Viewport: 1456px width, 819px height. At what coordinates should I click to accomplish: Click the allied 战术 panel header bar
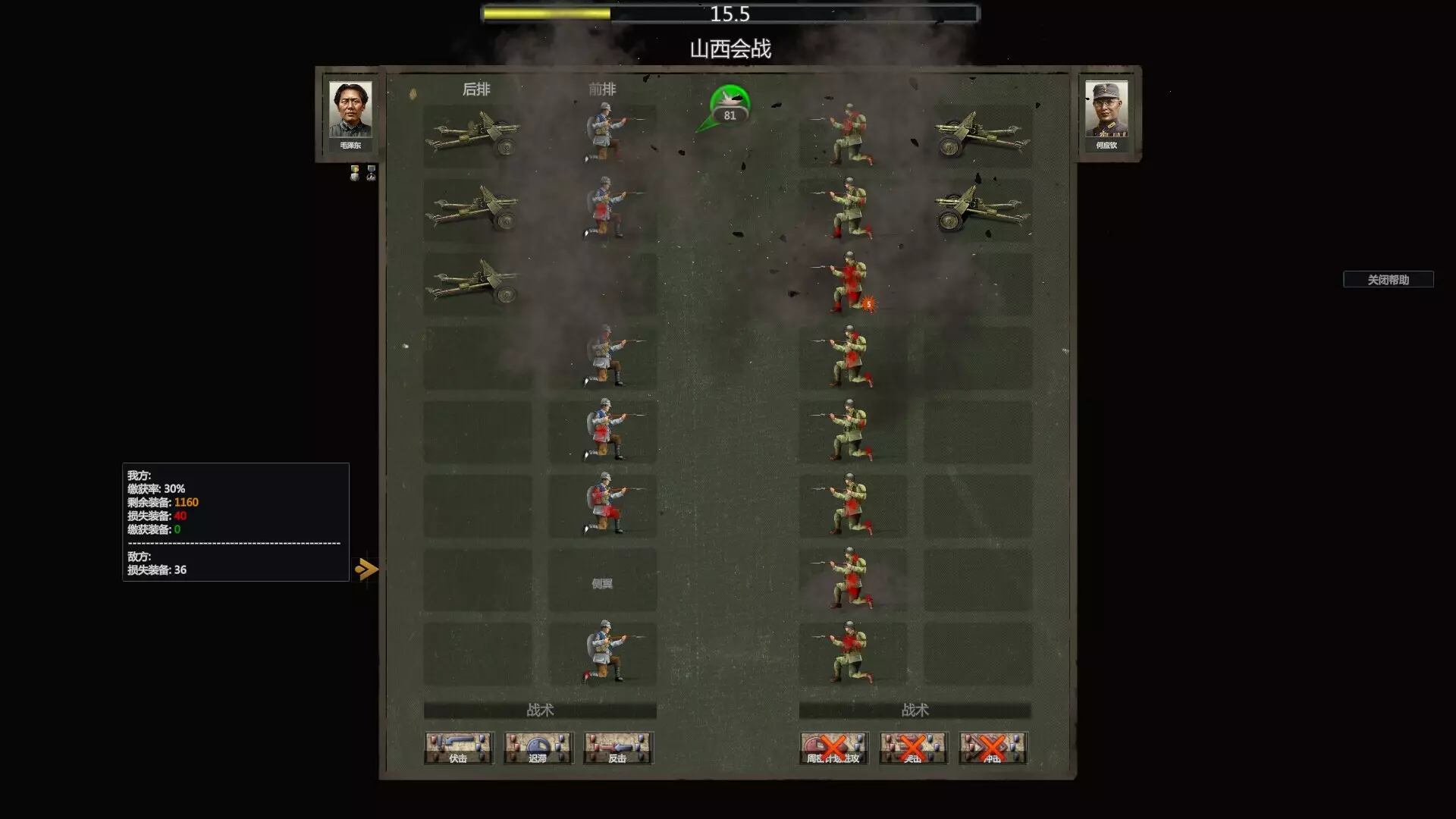point(541,711)
